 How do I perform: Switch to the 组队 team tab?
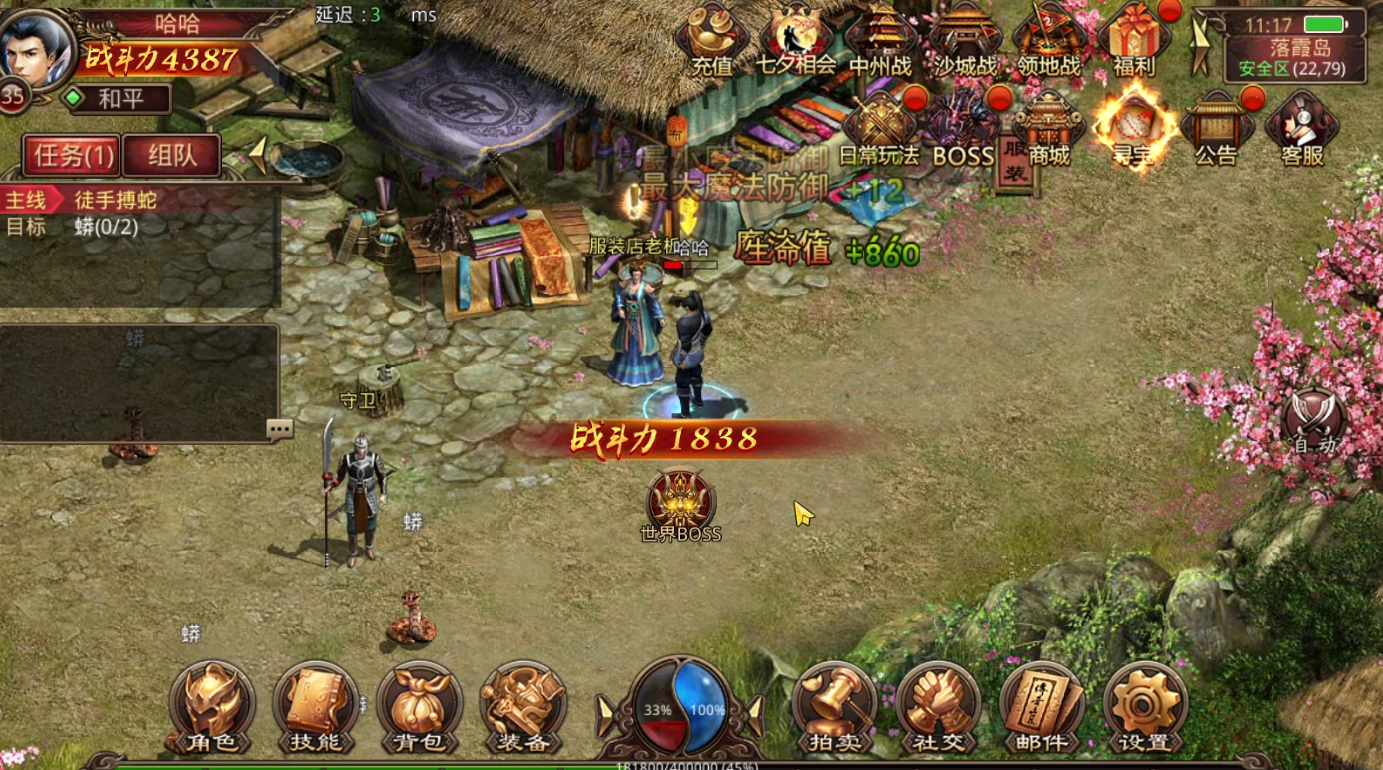coord(171,156)
